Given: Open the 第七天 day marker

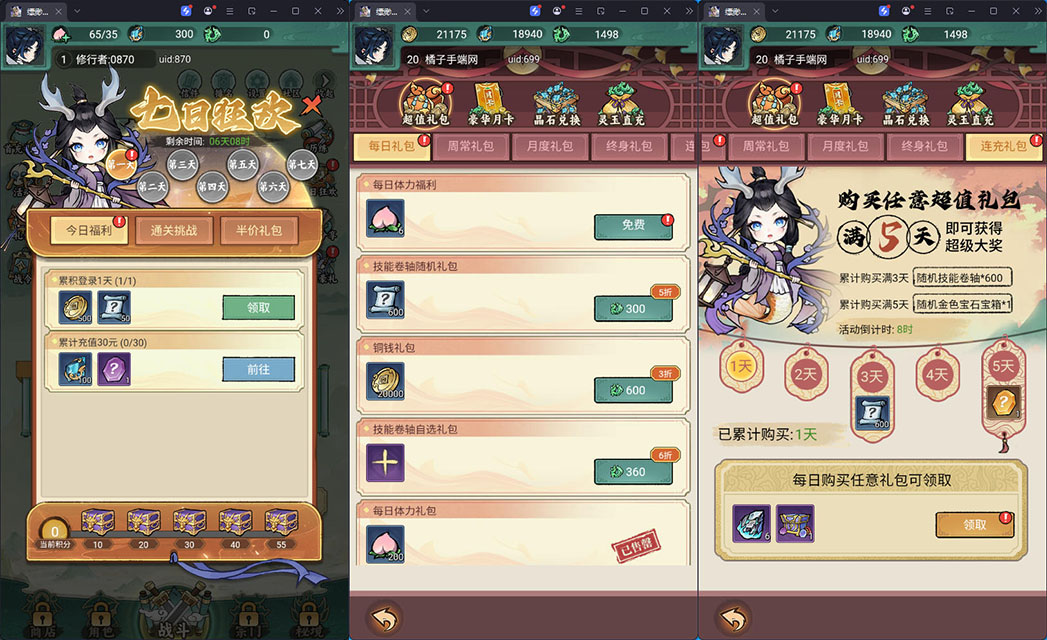Looking at the screenshot, I should pos(302,165).
